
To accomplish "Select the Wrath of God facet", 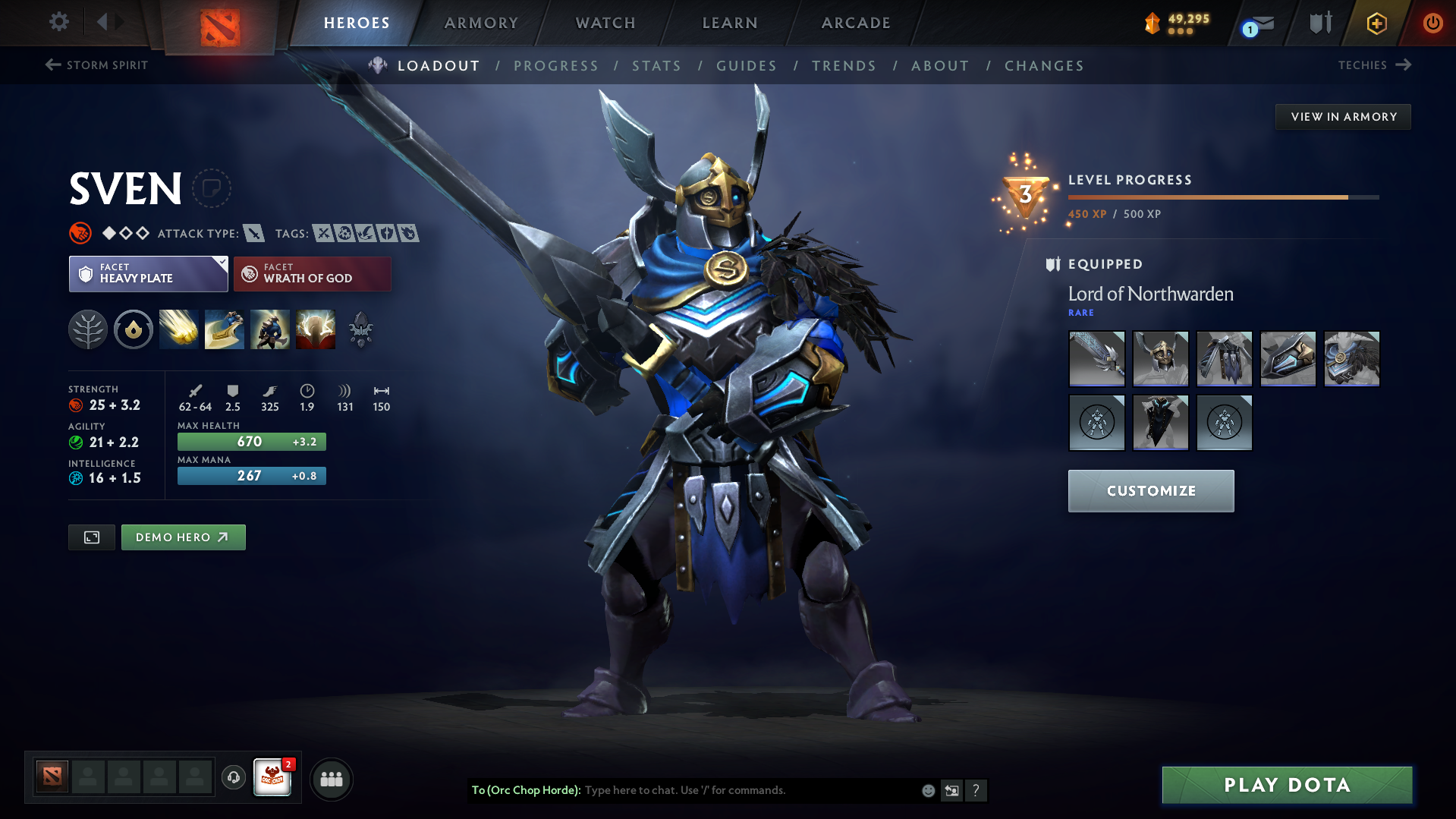I will (312, 273).
